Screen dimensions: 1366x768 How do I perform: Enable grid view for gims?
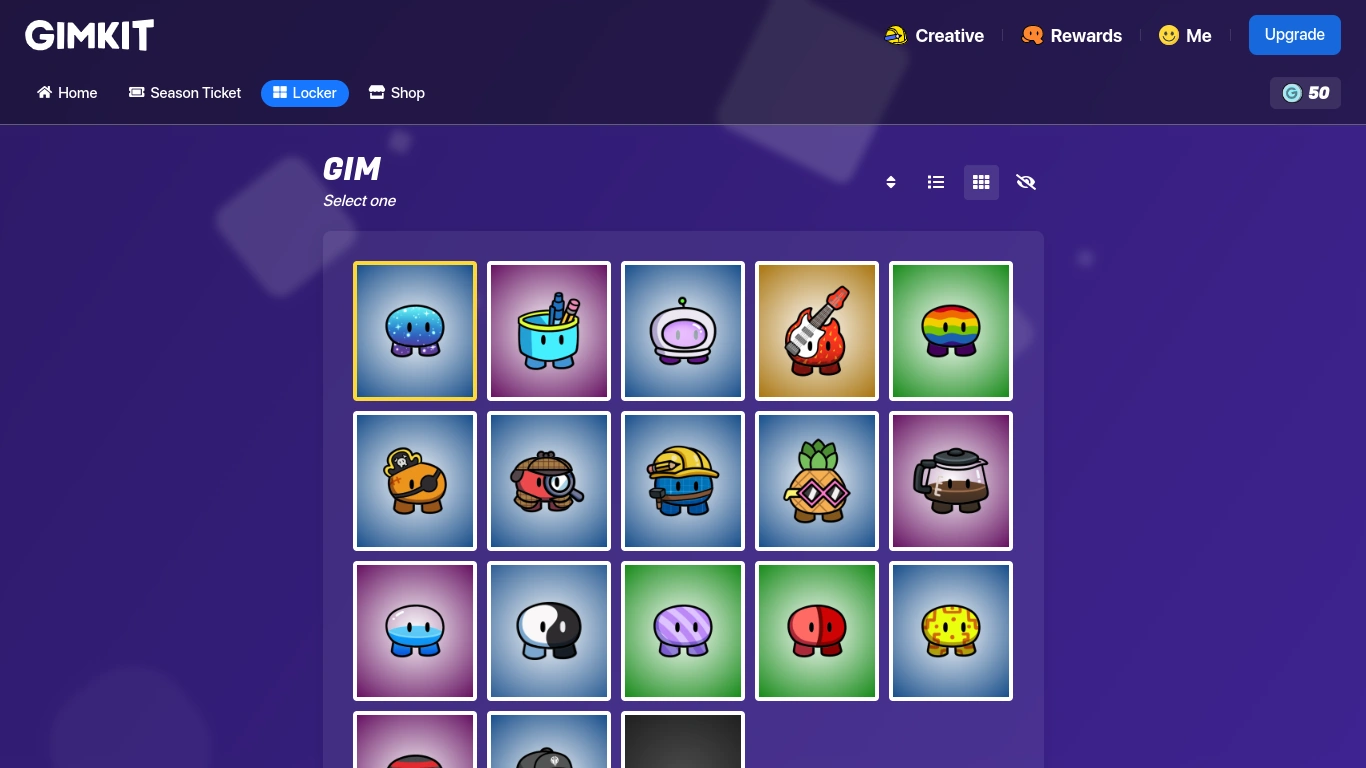pyautogui.click(x=981, y=182)
